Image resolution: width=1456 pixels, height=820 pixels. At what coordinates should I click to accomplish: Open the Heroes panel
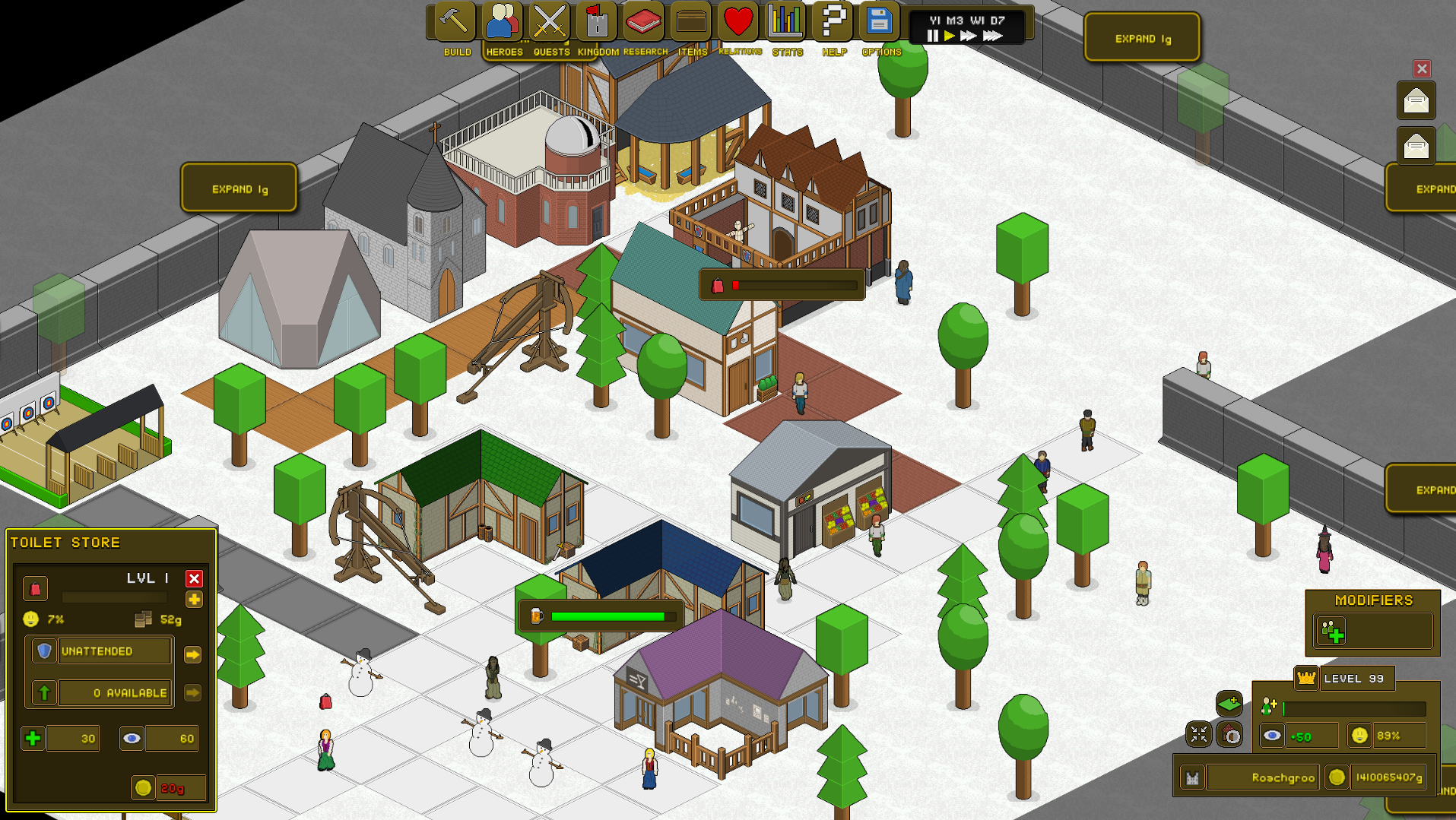(x=503, y=23)
